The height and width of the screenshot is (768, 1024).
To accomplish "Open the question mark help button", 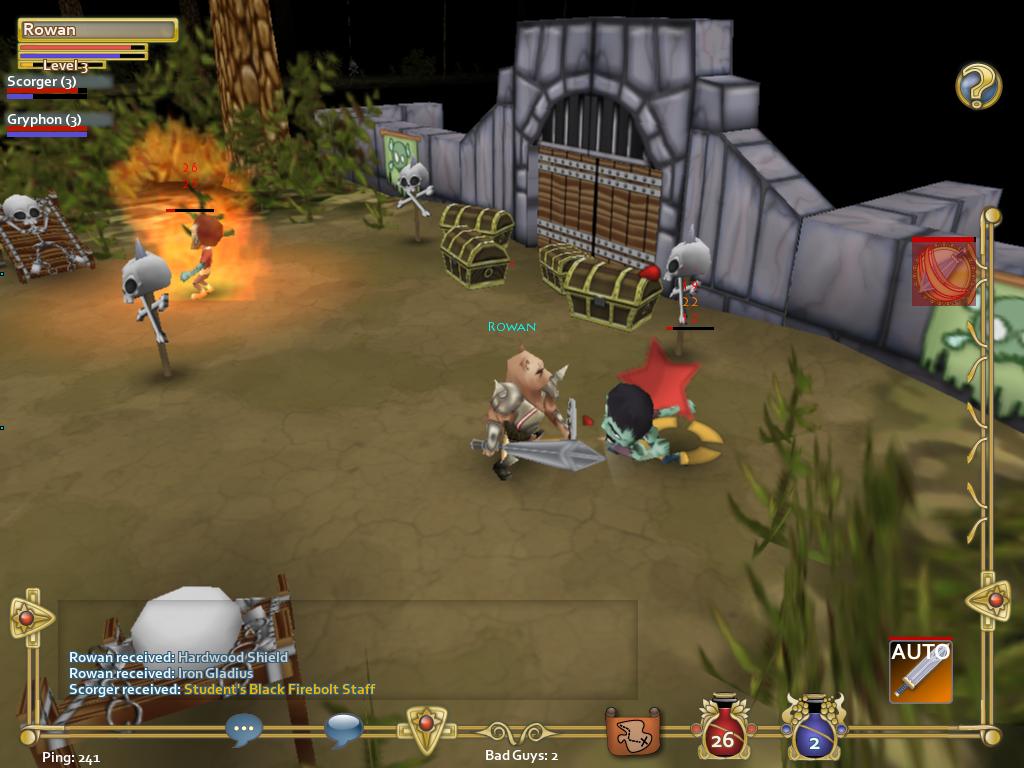I will pos(978,86).
